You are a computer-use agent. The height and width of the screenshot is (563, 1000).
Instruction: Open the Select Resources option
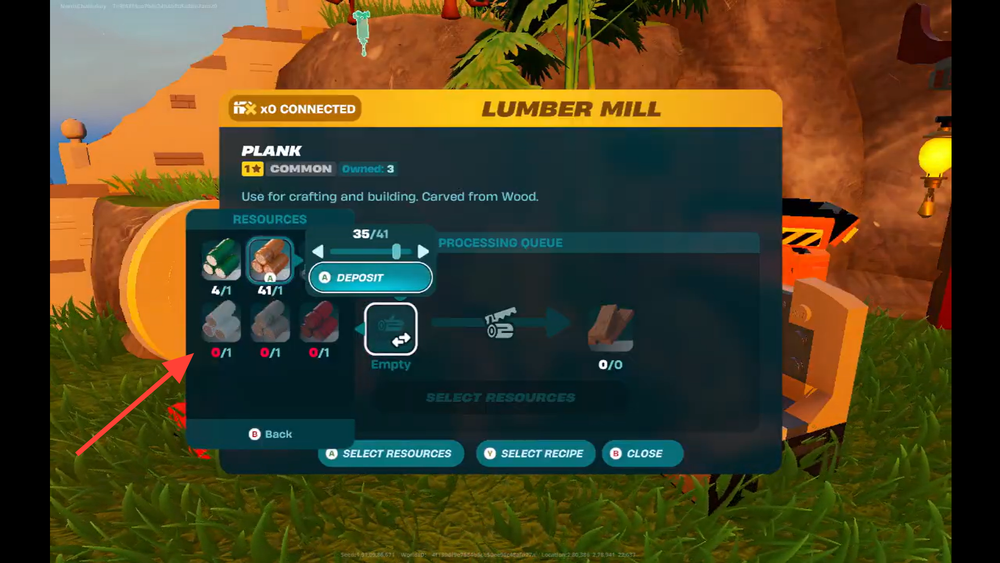point(391,453)
